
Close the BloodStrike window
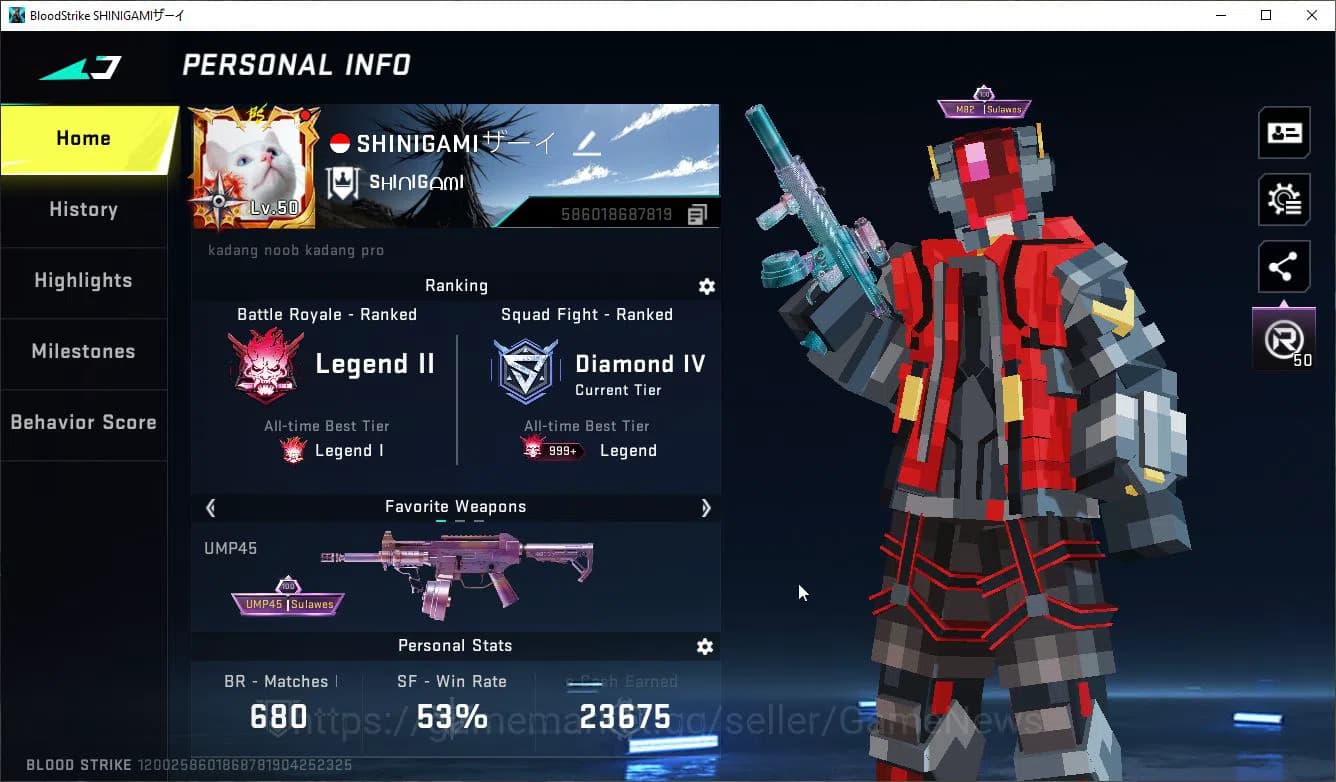coord(1312,15)
